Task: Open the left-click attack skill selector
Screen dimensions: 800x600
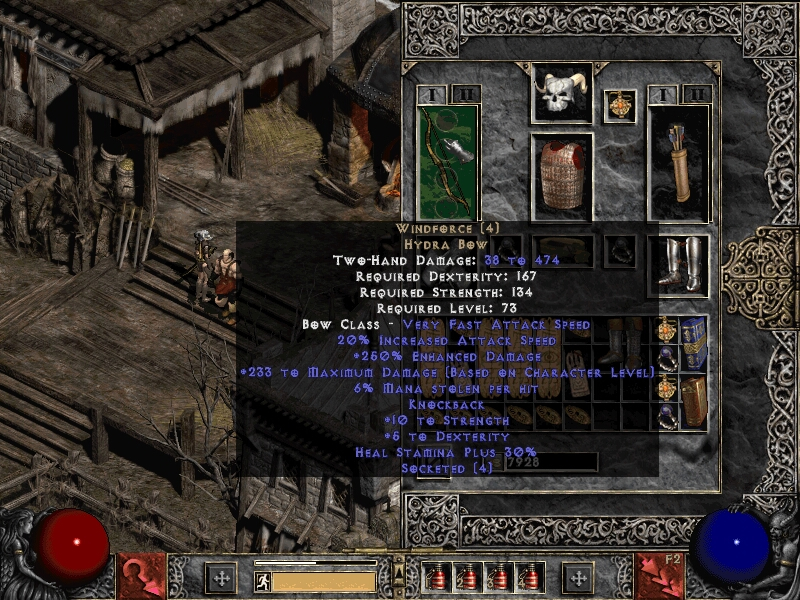Action: (x=141, y=576)
